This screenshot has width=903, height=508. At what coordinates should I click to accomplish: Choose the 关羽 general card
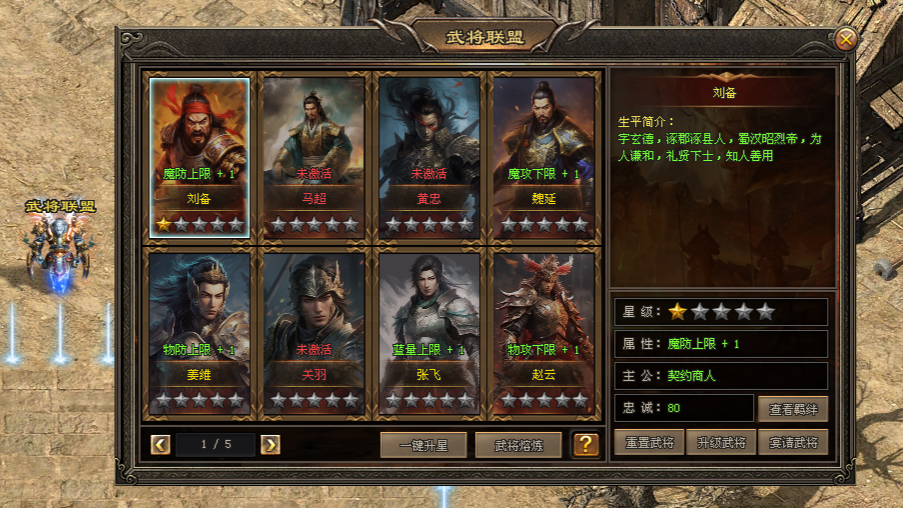point(314,332)
